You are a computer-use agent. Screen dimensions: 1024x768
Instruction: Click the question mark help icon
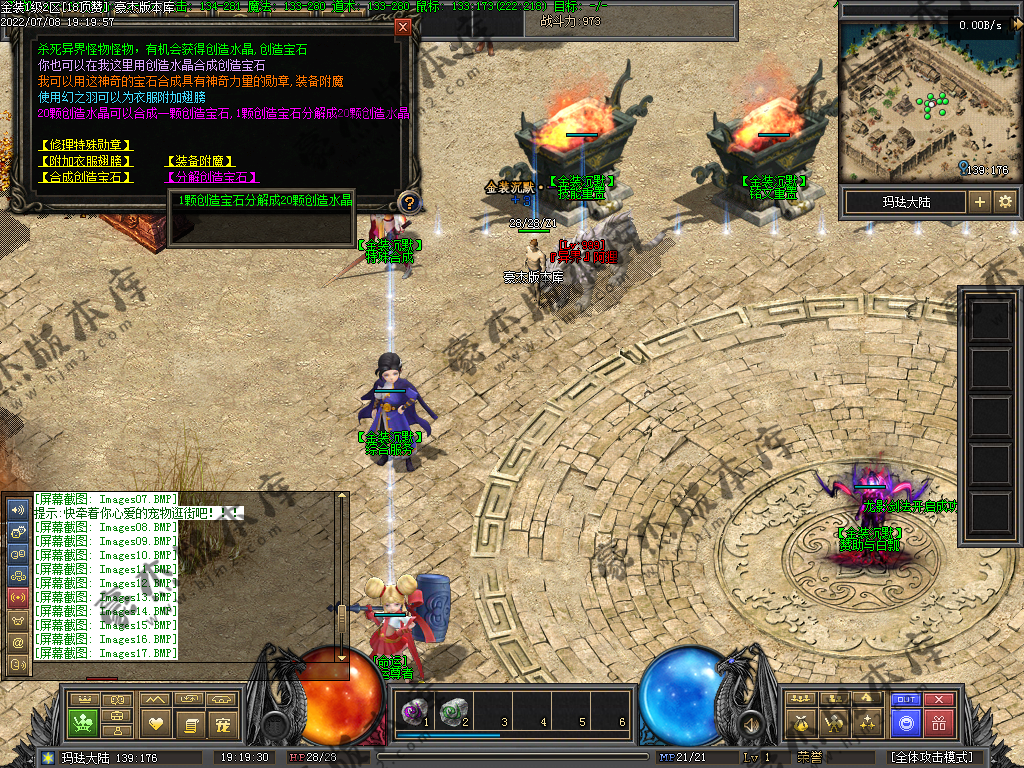coord(408,203)
